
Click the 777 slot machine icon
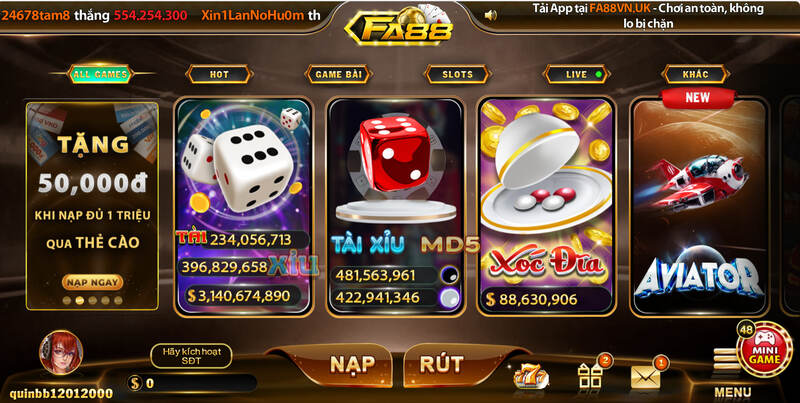[529, 376]
